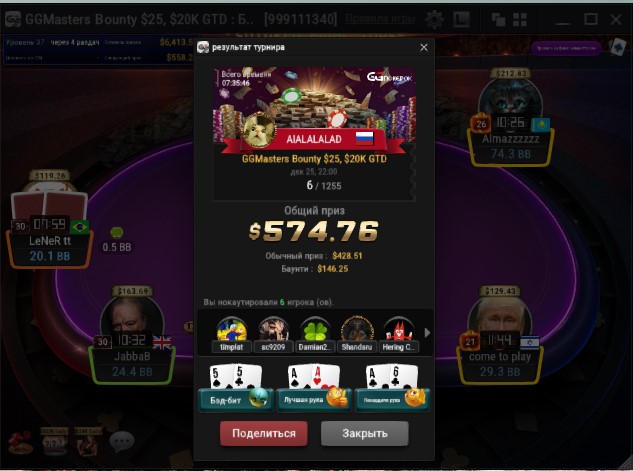Select knocked-out player timplat's avatar
Screen dimensions: 633x471
232,331
